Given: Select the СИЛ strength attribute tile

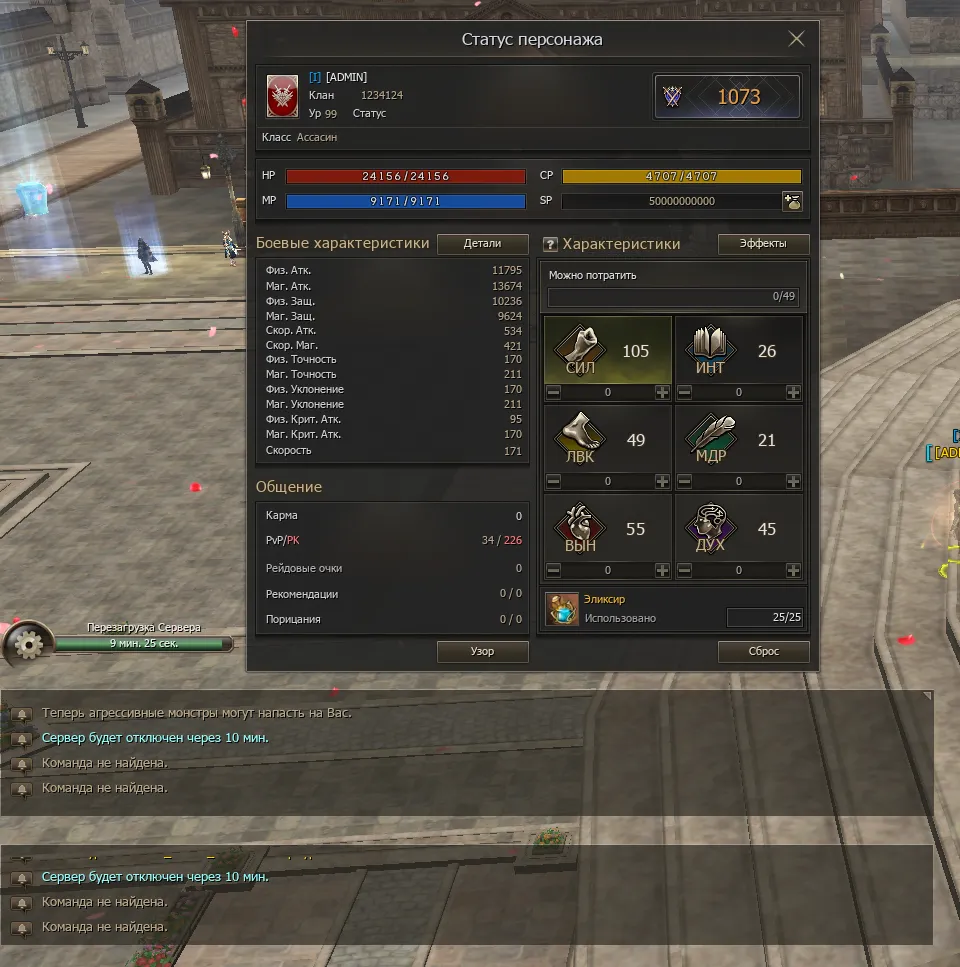Looking at the screenshot, I should pos(607,350).
